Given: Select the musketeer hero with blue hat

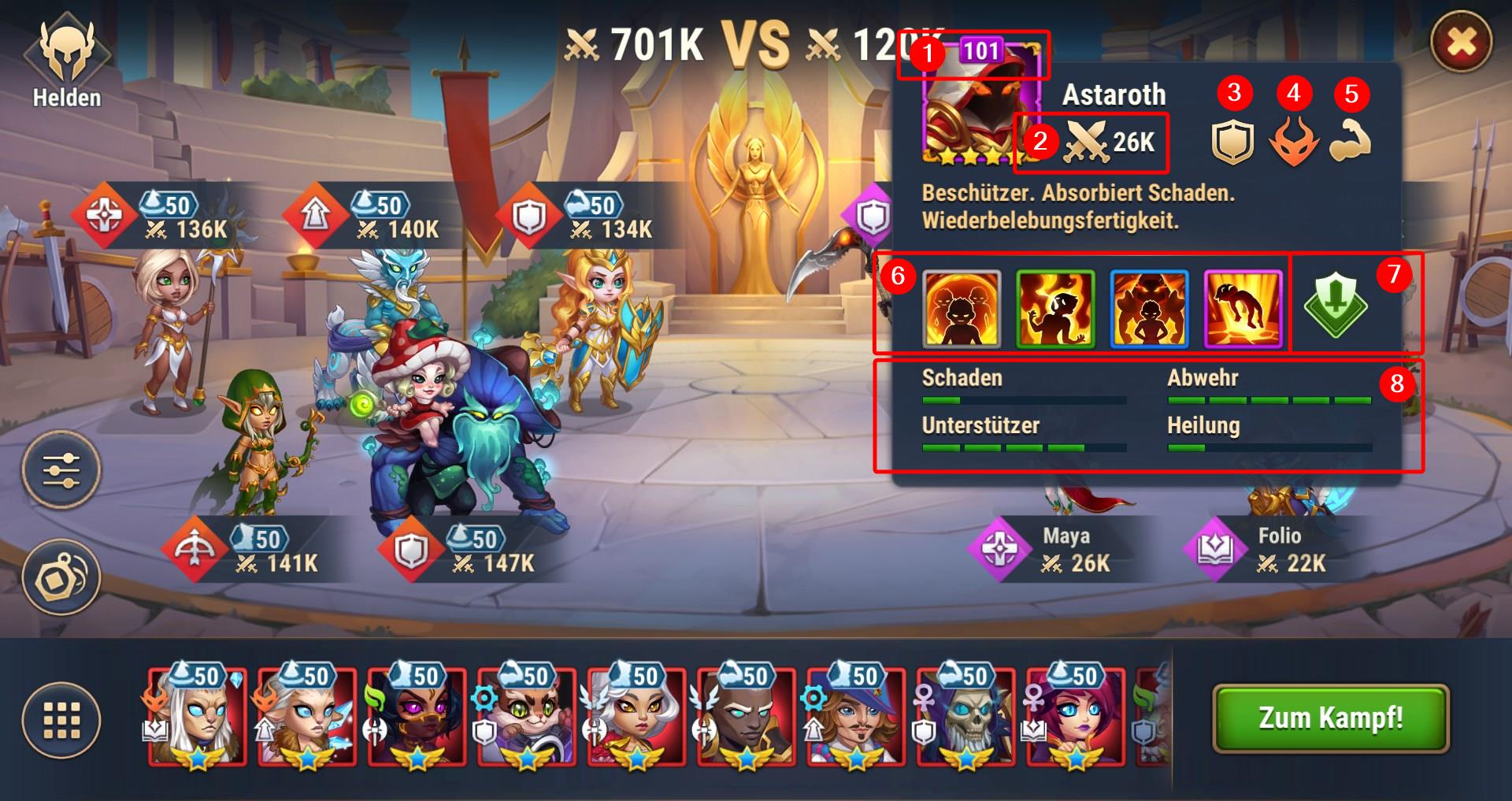Looking at the screenshot, I should click(856, 717).
